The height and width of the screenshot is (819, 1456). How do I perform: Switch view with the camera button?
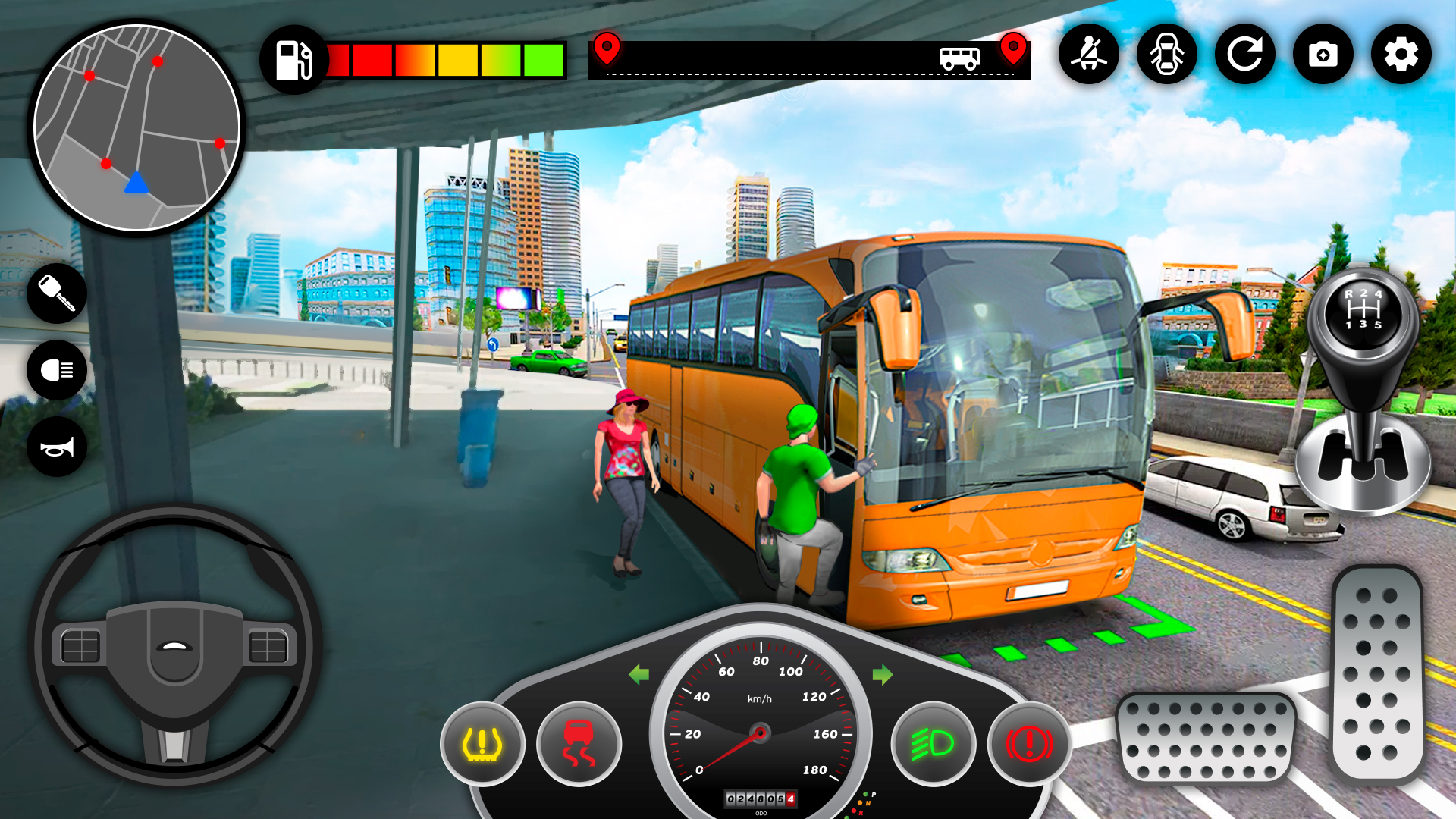(x=1323, y=54)
